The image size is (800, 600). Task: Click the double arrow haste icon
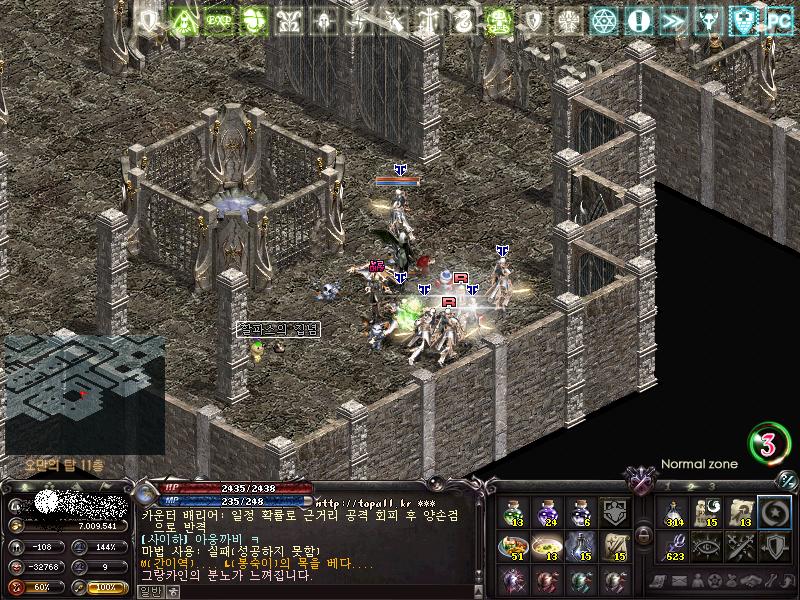click(672, 20)
